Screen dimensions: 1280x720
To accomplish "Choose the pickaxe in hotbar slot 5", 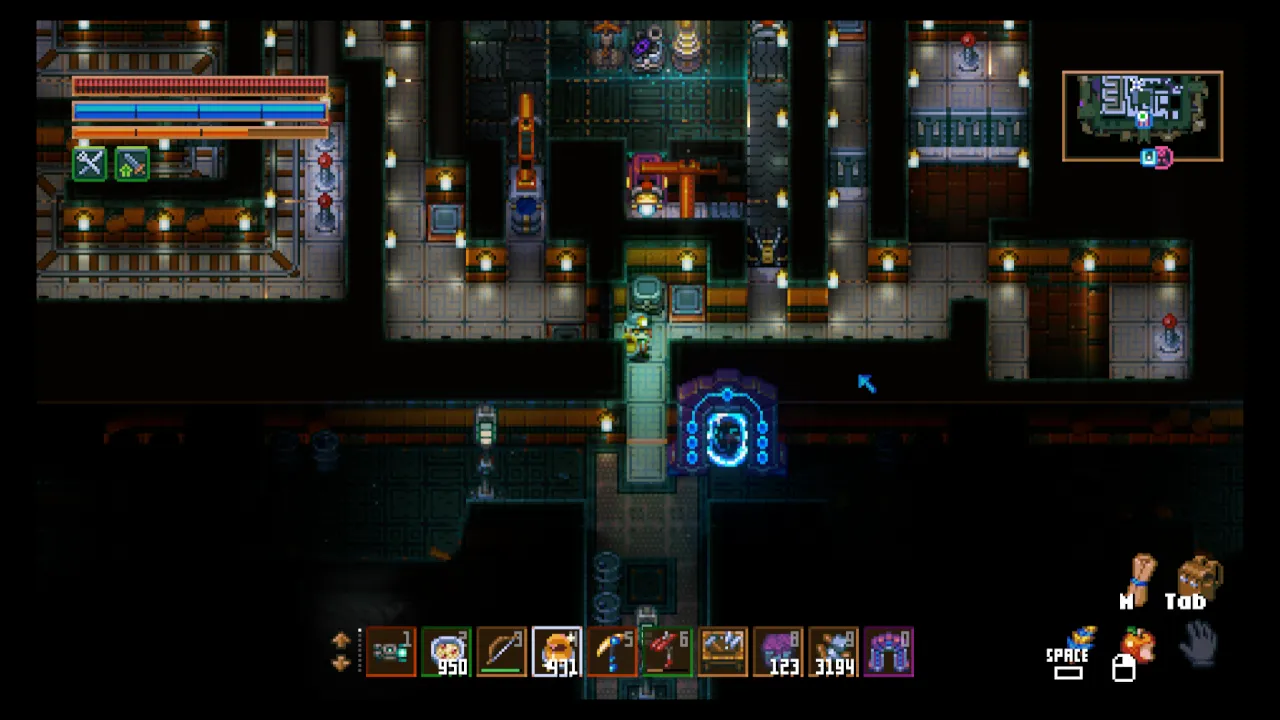I will click(x=612, y=652).
